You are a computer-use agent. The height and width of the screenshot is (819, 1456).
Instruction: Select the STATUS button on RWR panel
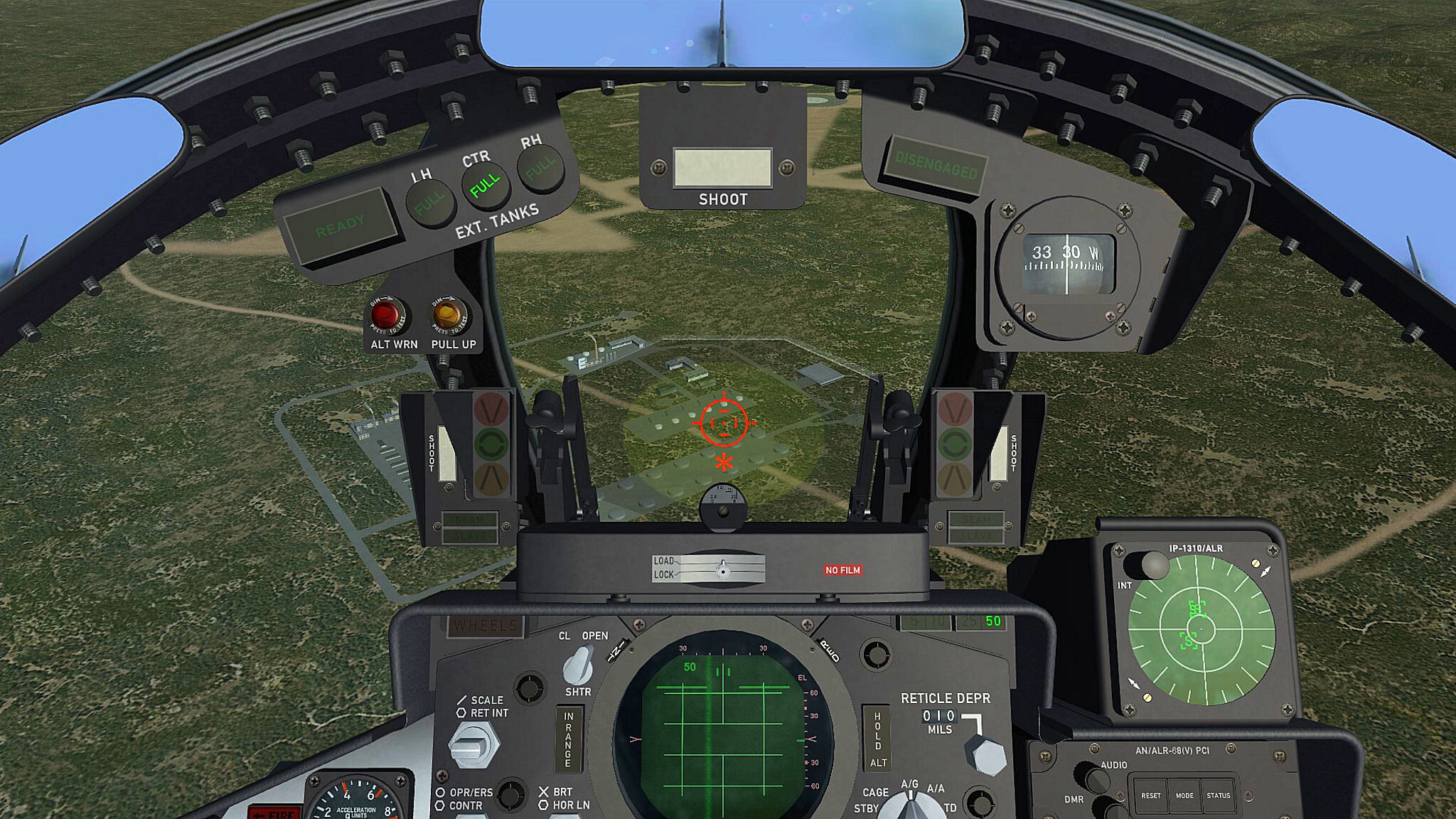tap(1218, 796)
